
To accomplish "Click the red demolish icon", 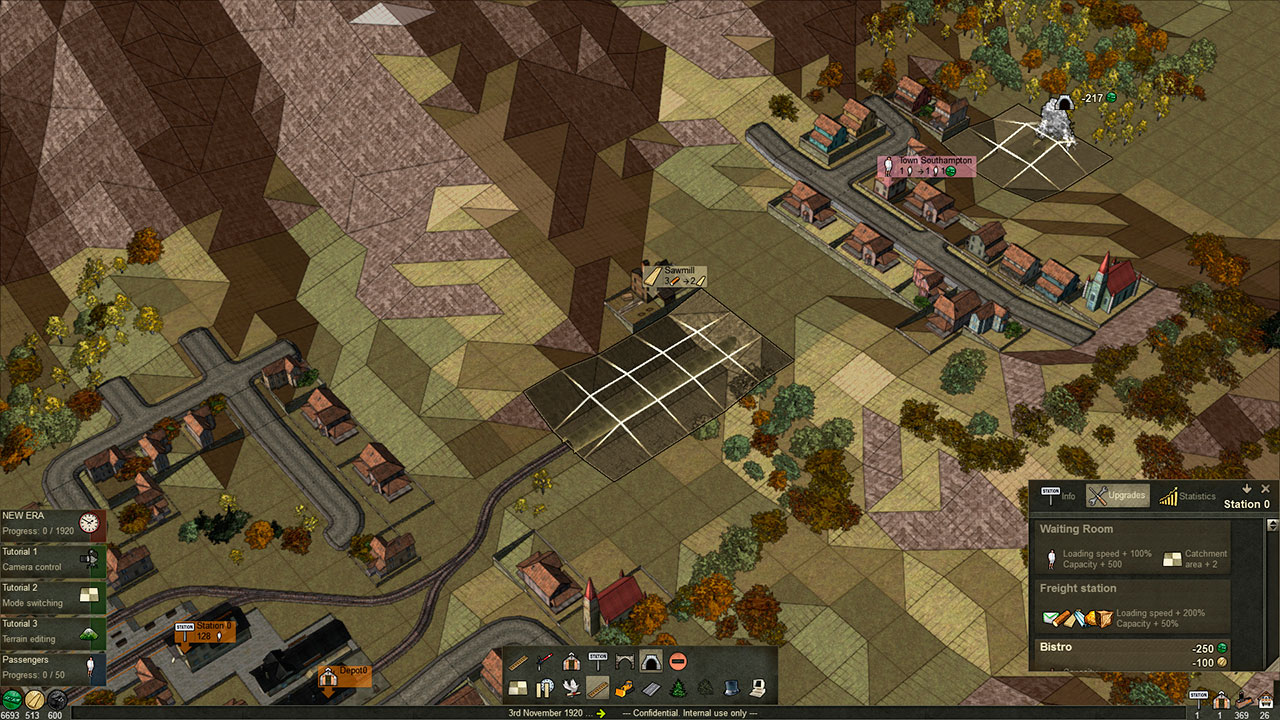I will 678,661.
